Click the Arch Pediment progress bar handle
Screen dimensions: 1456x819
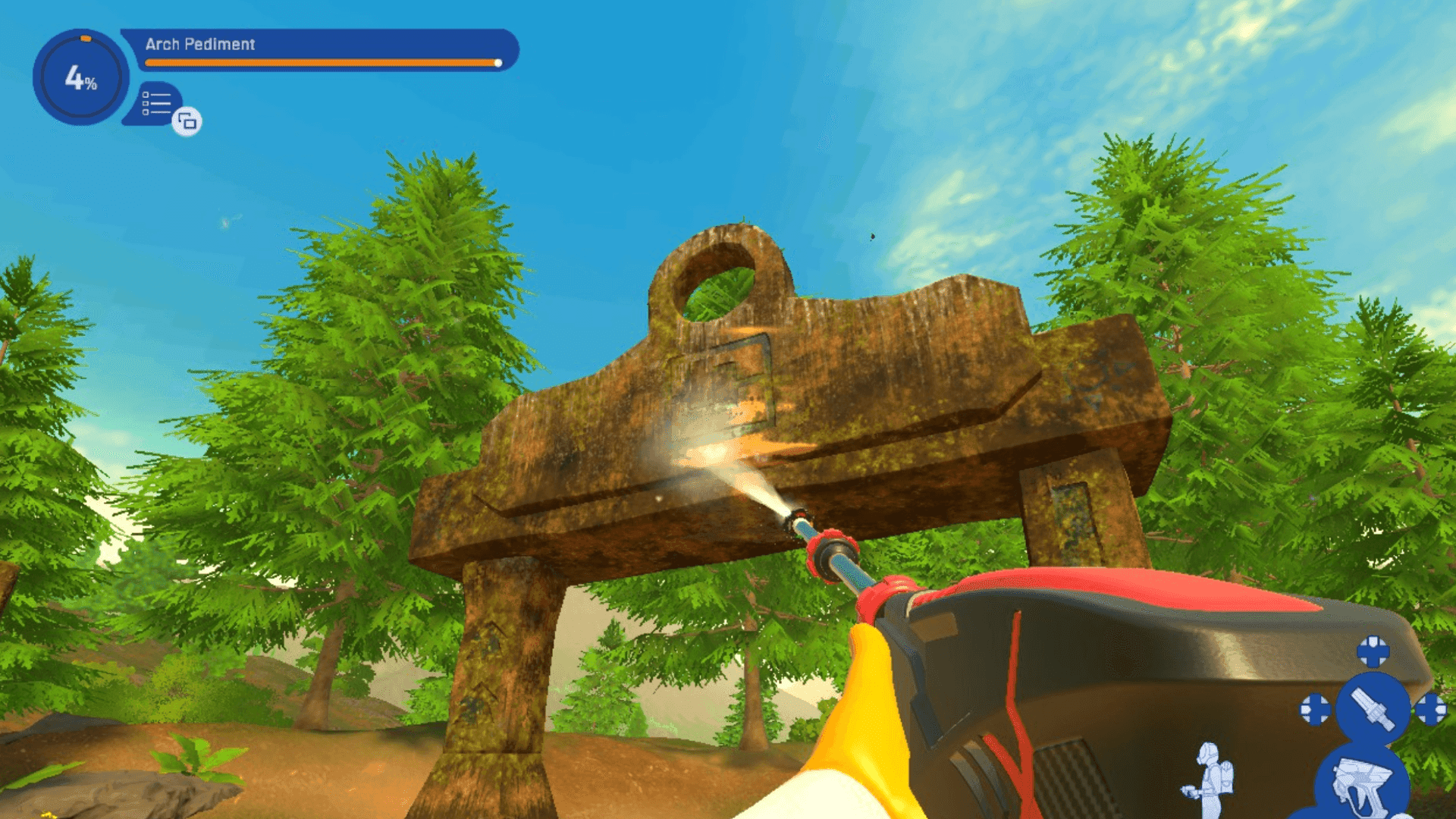coord(499,63)
